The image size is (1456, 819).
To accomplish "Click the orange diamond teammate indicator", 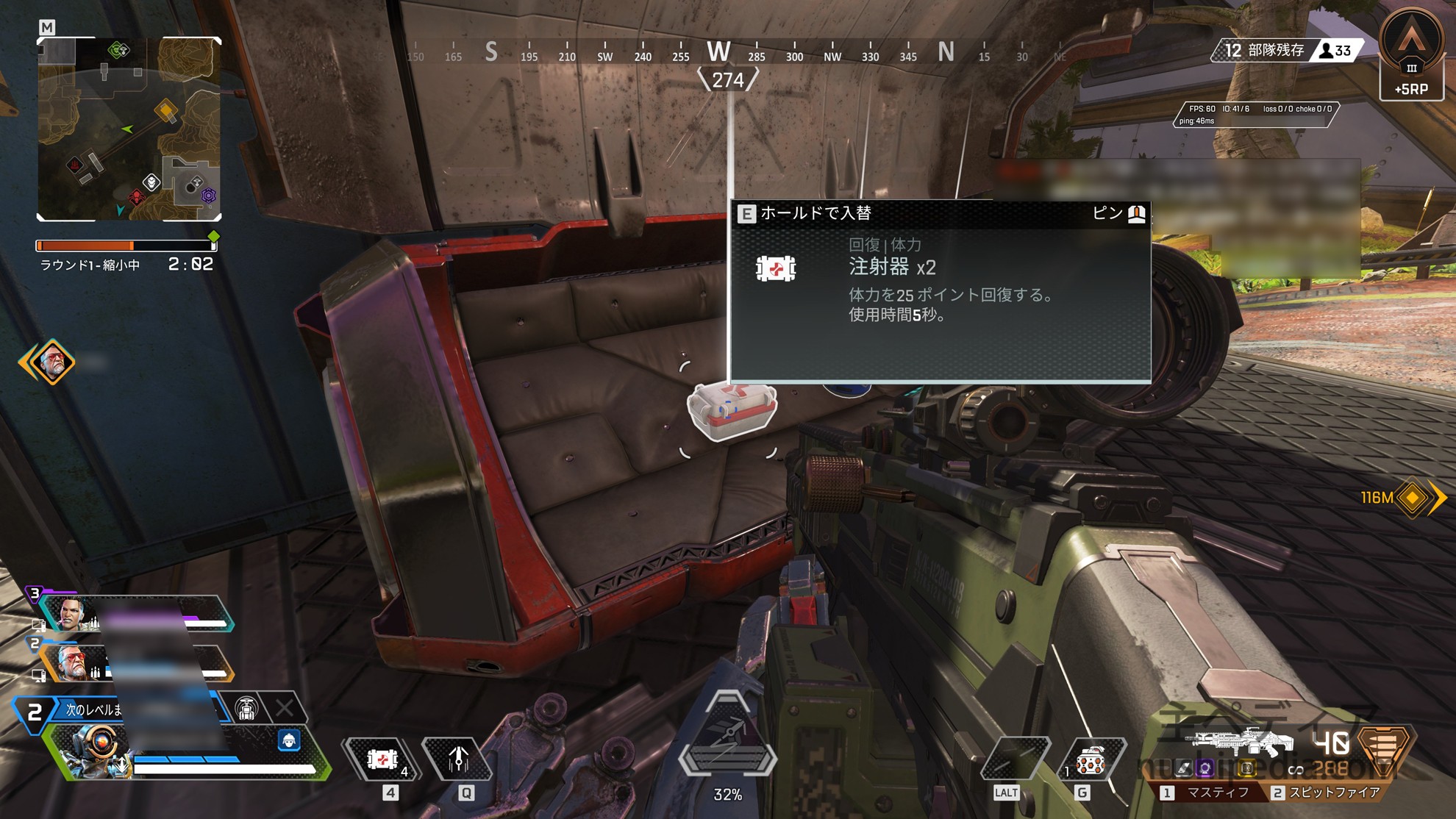I will (51, 362).
